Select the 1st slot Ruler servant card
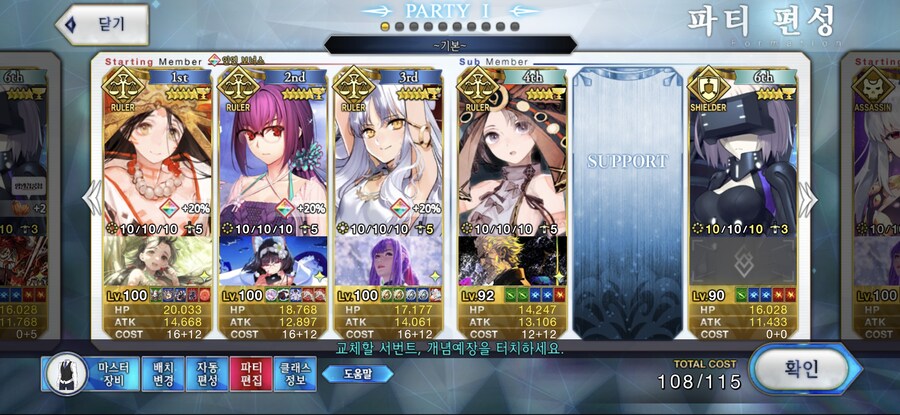The height and width of the screenshot is (415, 900). [x=156, y=150]
